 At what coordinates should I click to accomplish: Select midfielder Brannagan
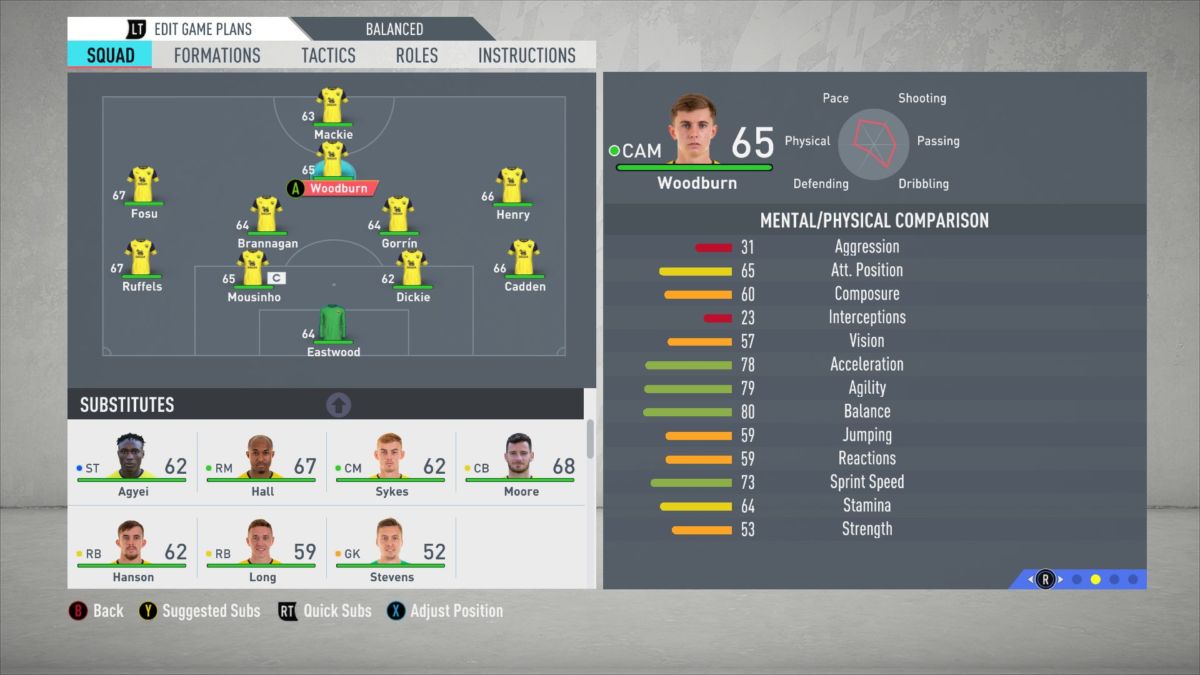266,218
